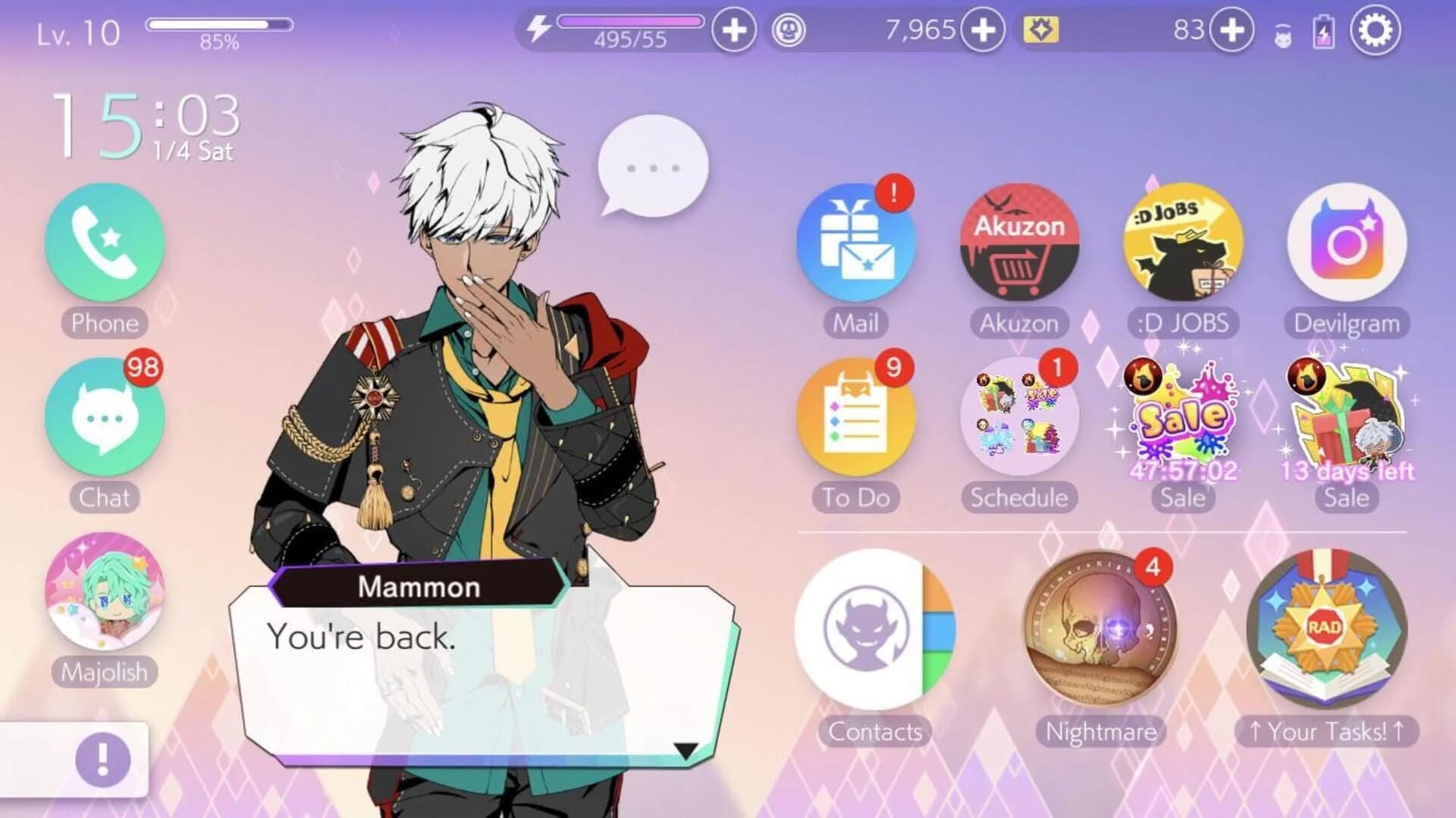This screenshot has width=1456, height=818.
Task: Click the plus to refill AP energy
Action: [x=733, y=29]
